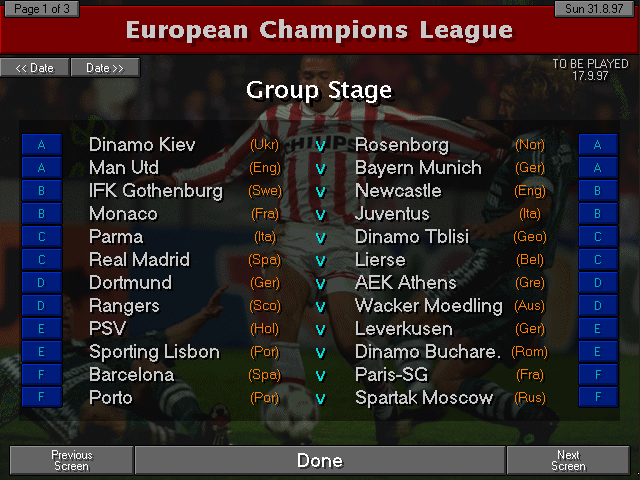Go to the Previous Screen

click(71, 461)
